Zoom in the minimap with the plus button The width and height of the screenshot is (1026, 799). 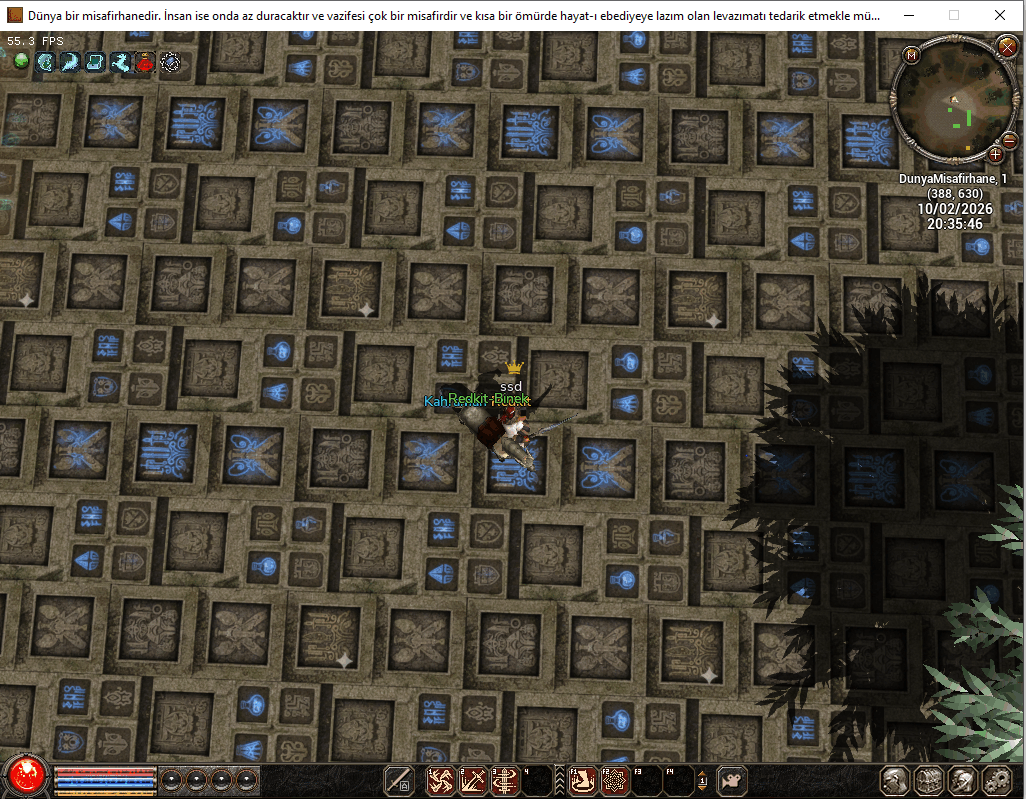pos(995,154)
